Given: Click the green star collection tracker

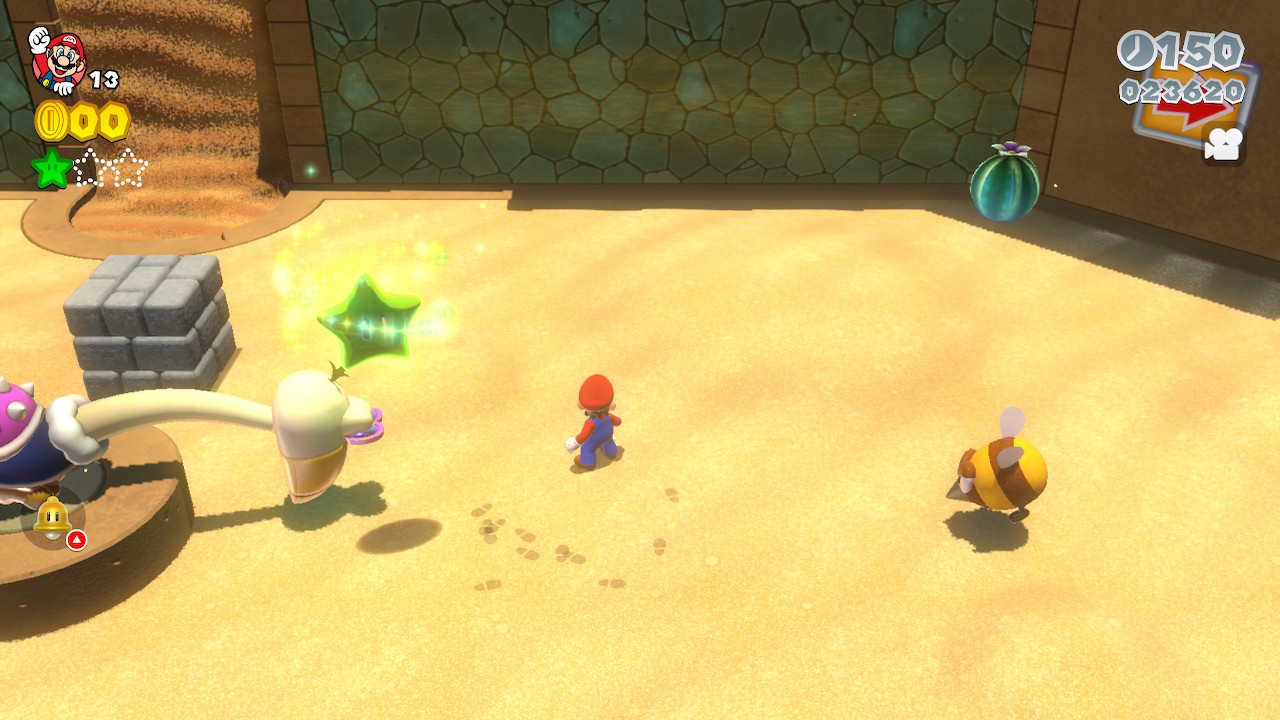Looking at the screenshot, I should [x=89, y=168].
